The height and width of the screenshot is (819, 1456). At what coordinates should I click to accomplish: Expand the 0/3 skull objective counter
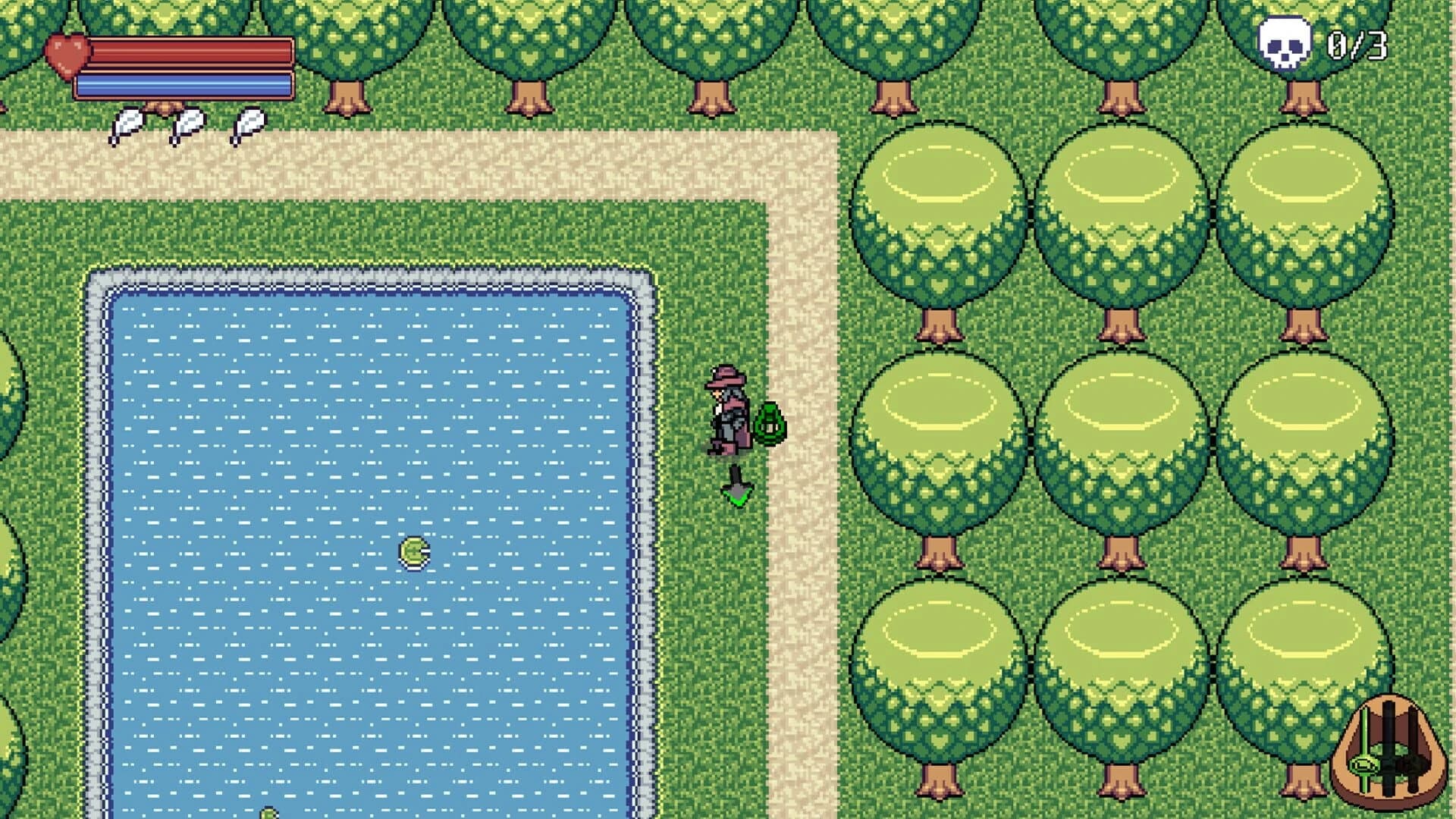pyautogui.click(x=1357, y=47)
